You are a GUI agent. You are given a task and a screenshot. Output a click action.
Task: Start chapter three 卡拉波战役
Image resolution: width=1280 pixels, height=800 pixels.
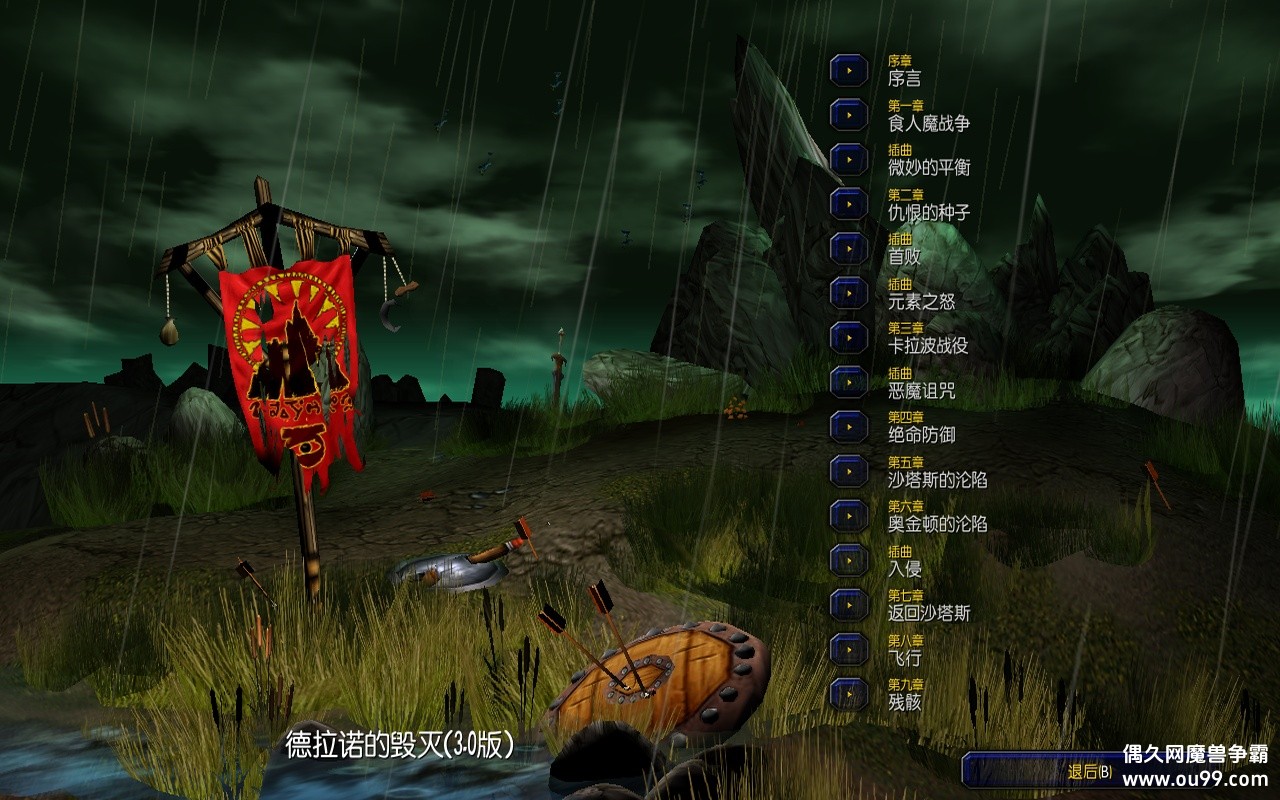[849, 337]
